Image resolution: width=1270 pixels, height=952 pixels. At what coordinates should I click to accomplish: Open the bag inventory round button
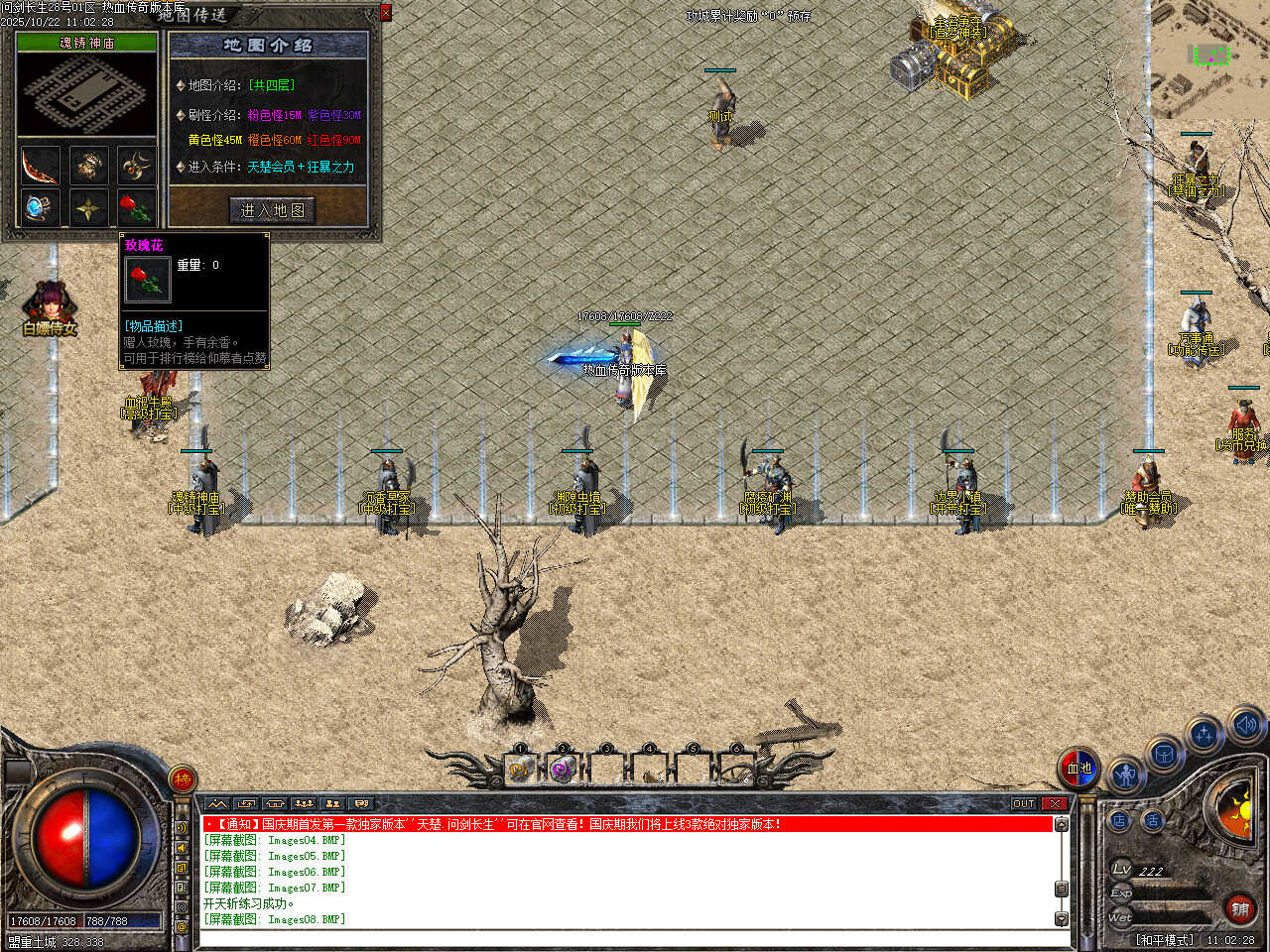[1165, 755]
